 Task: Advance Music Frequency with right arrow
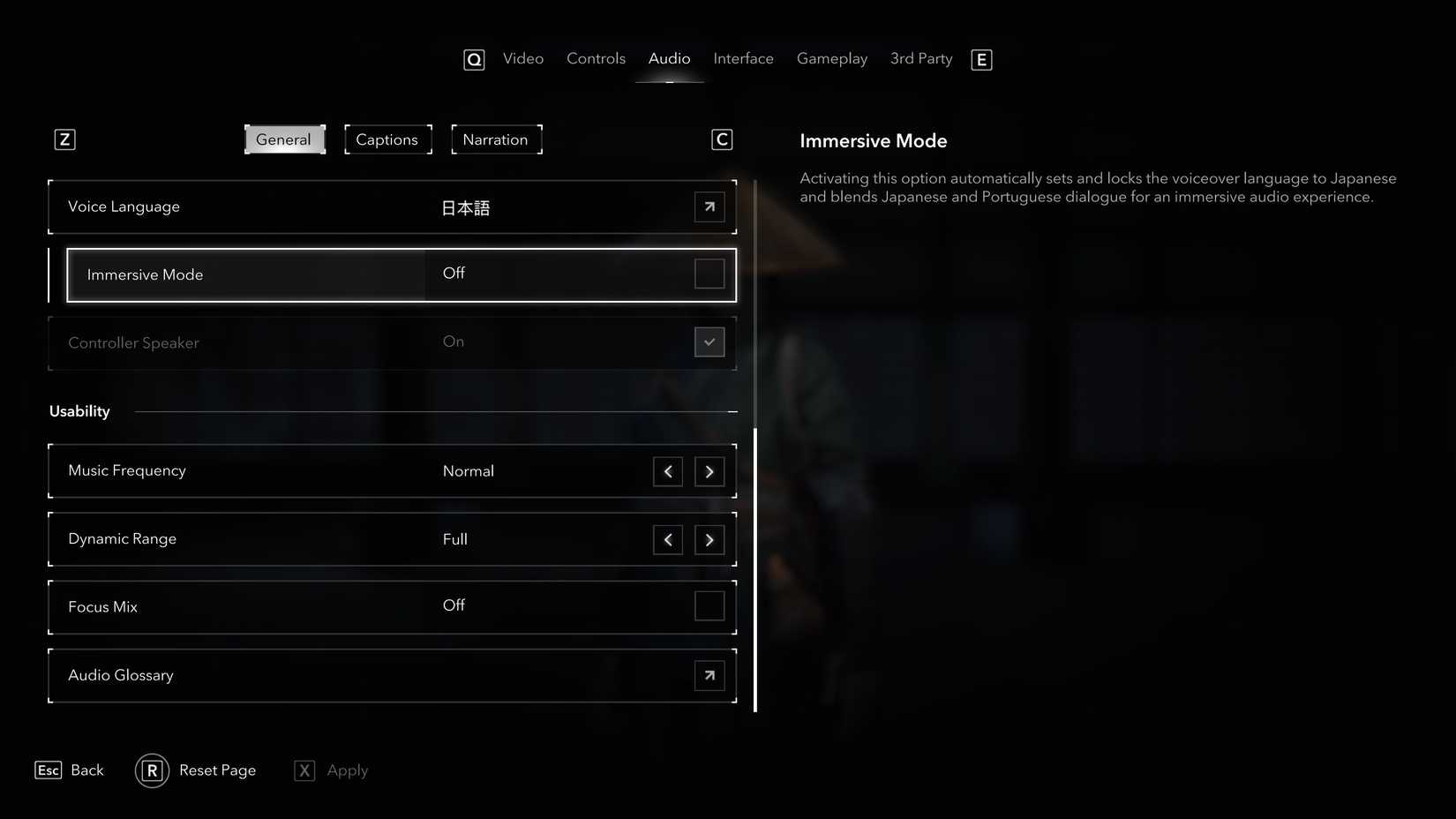pos(709,471)
